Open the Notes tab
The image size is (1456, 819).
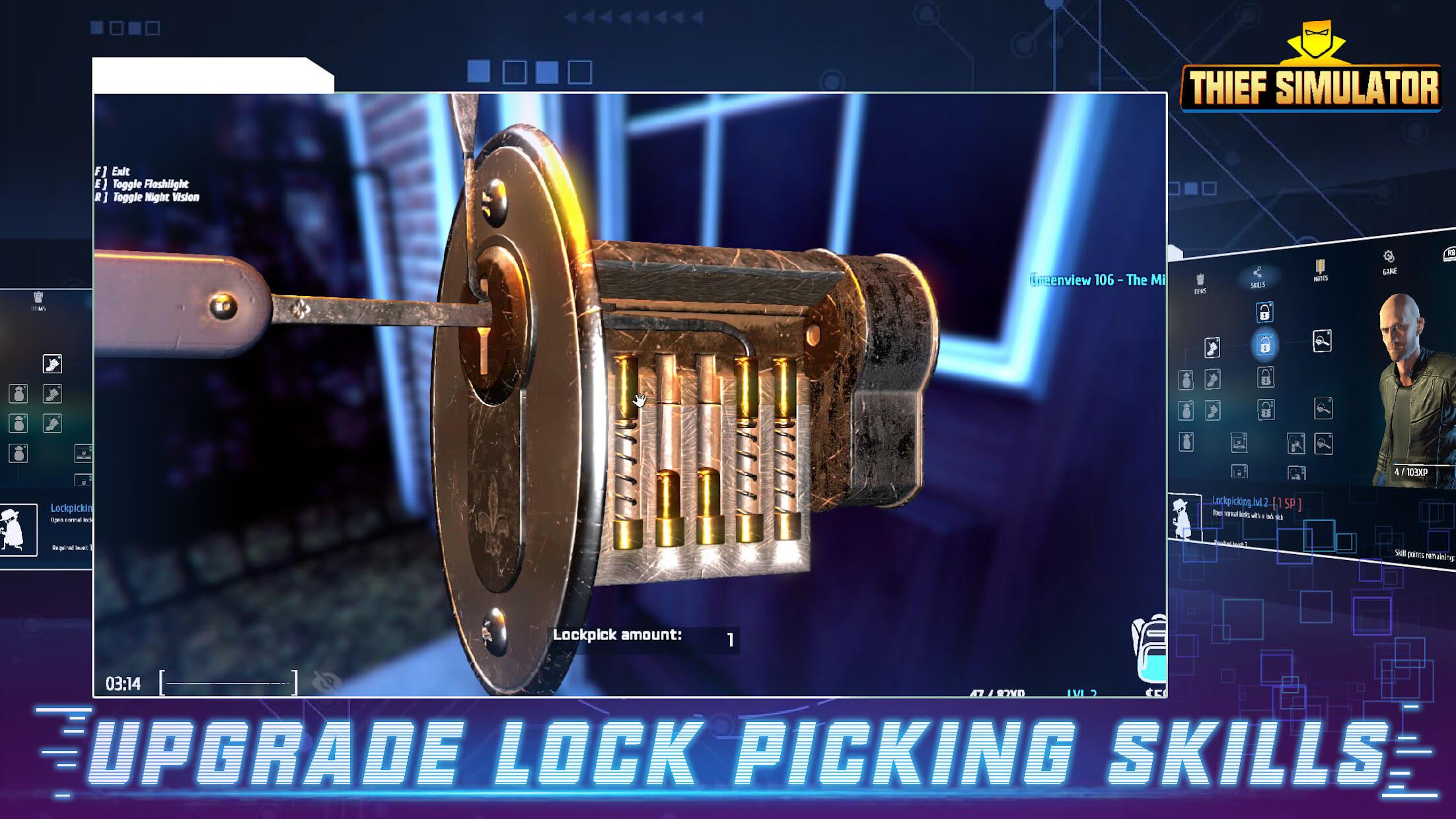pyautogui.click(x=1320, y=270)
